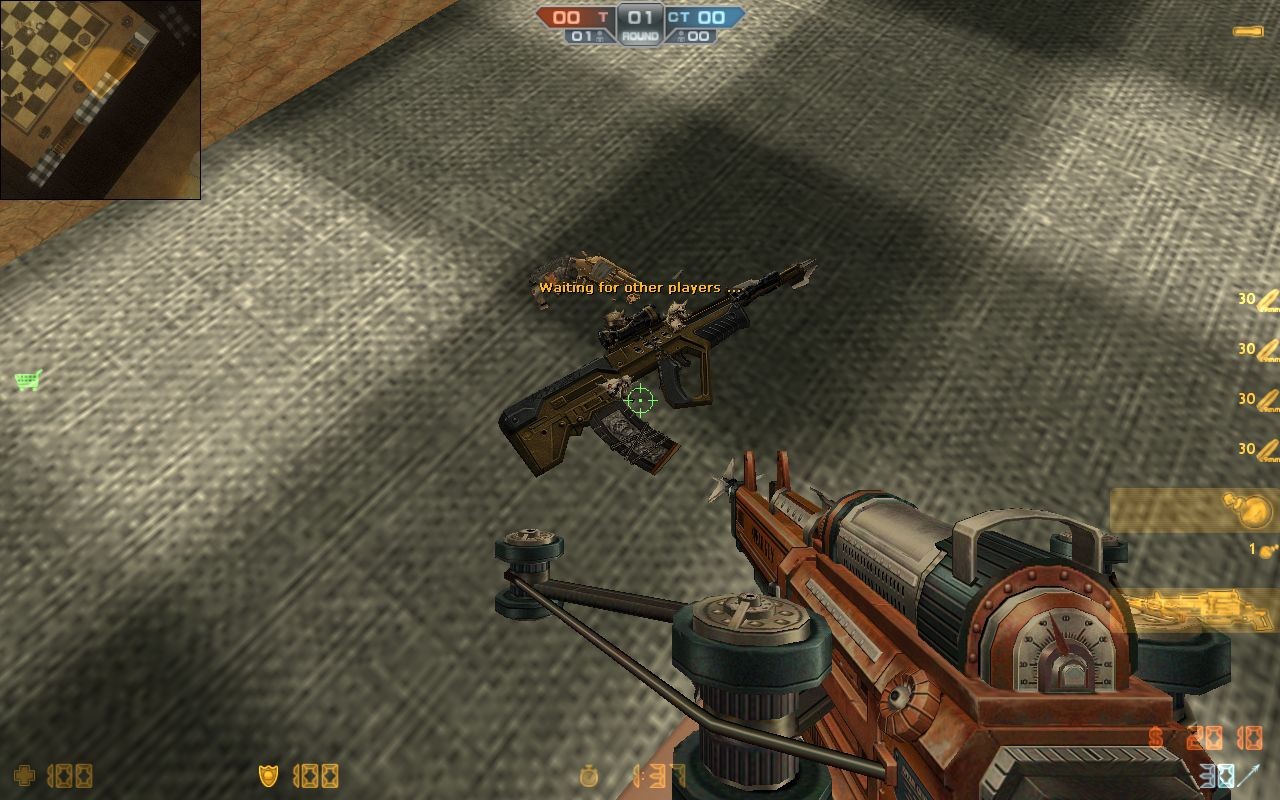
Task: Click the radar minimap preview
Action: click(x=100, y=100)
